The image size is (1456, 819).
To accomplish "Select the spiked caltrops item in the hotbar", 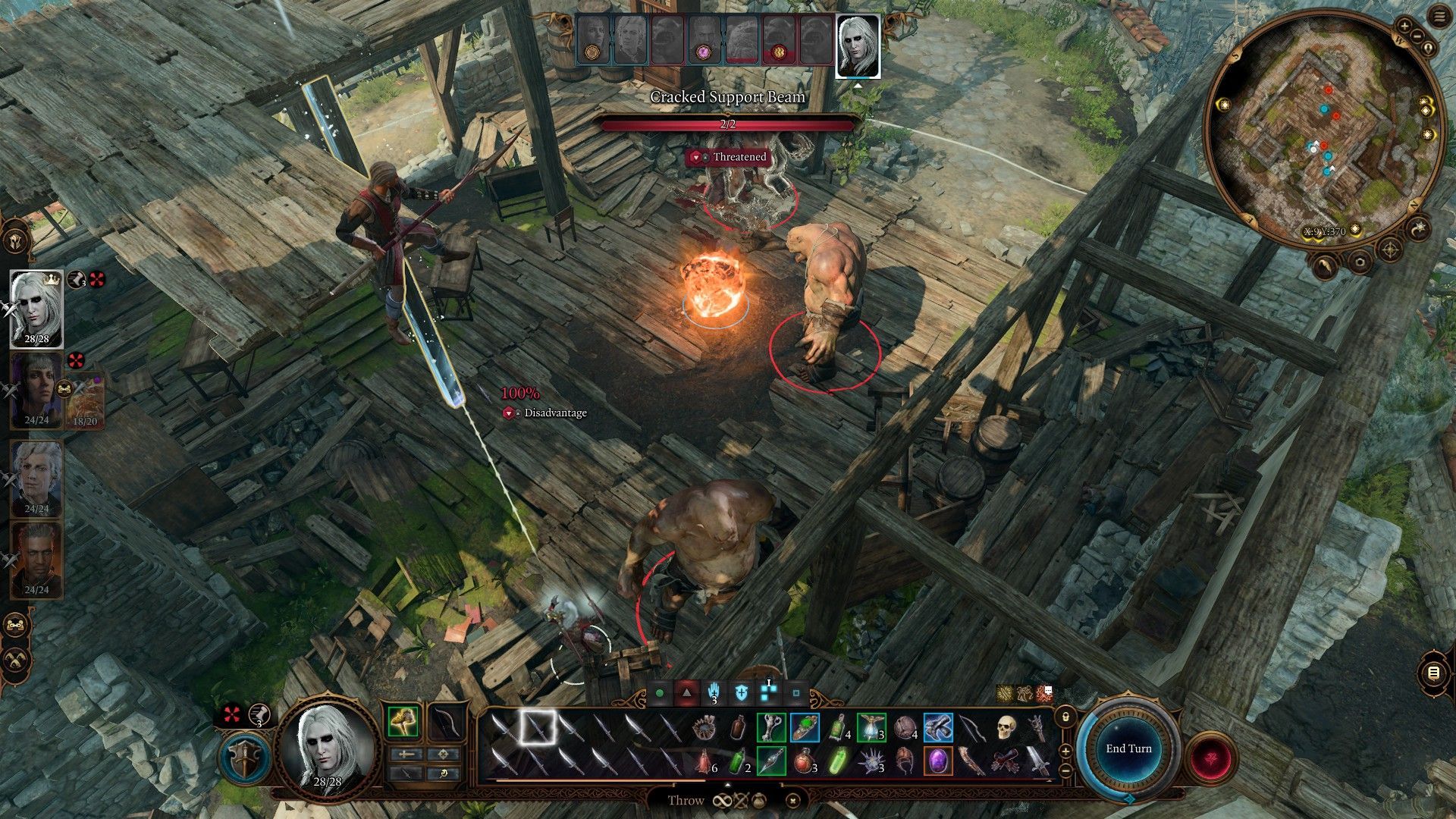I will pos(871,761).
